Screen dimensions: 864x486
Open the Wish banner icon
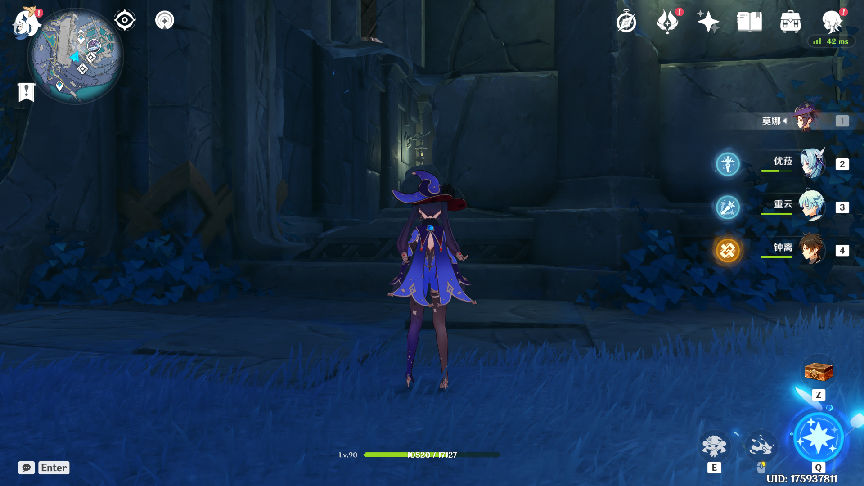668,22
